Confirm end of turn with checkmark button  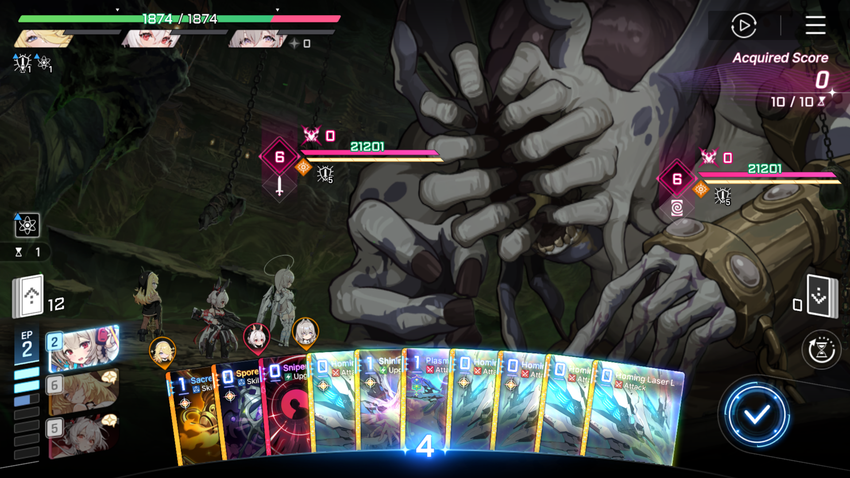(x=756, y=413)
